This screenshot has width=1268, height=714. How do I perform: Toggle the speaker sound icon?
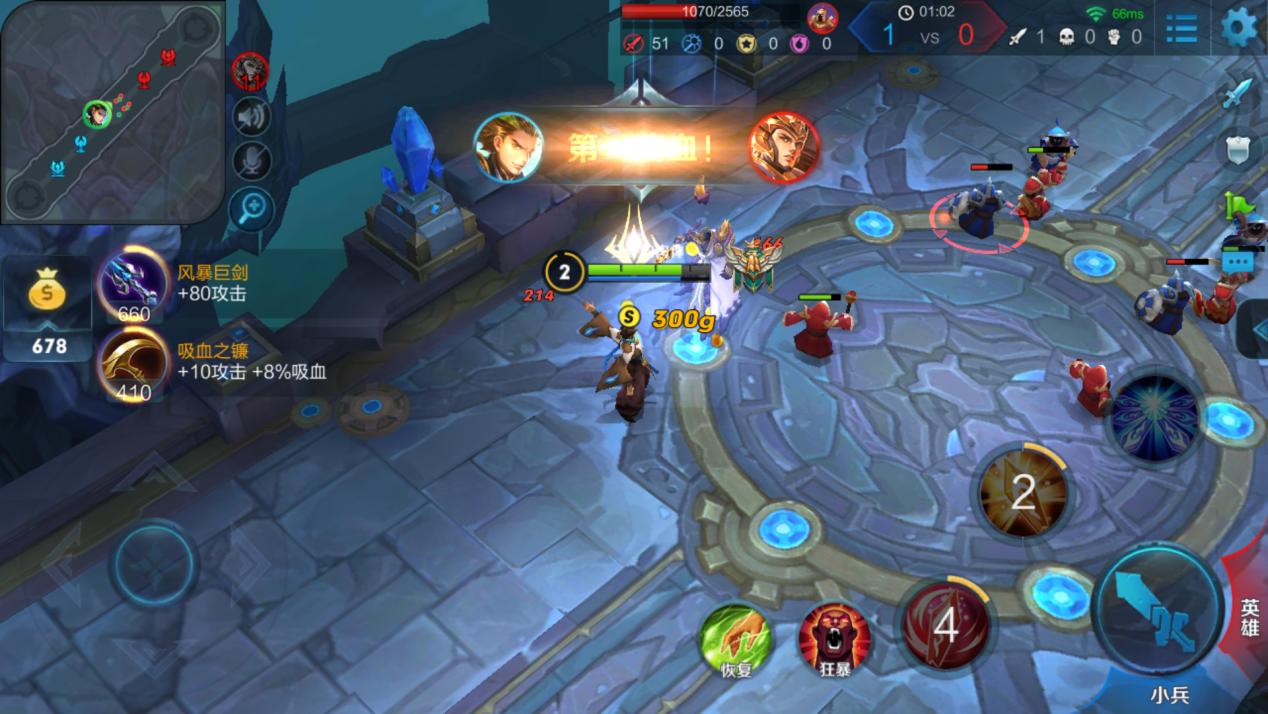tap(251, 117)
